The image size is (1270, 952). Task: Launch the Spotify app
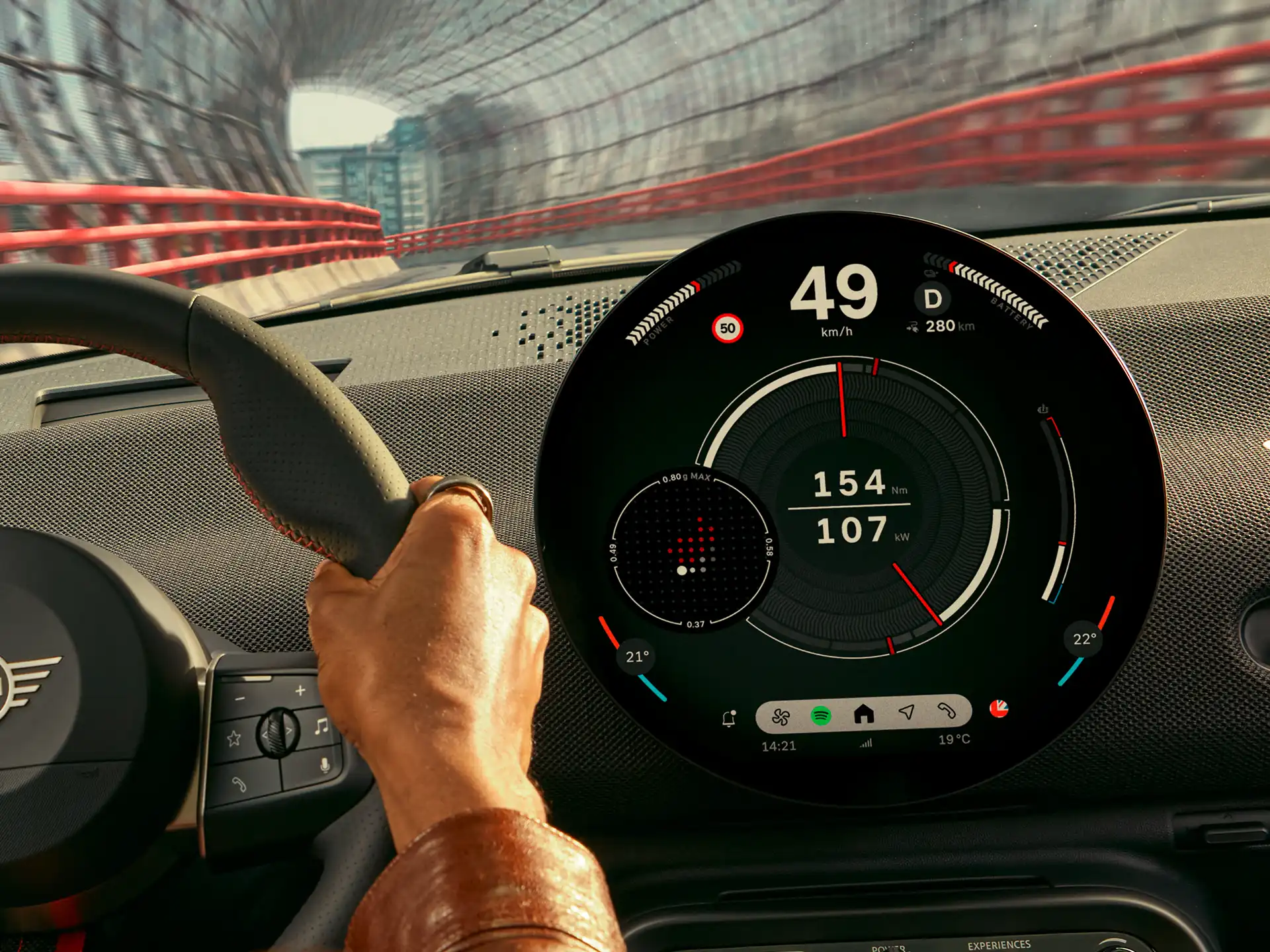coord(821,715)
